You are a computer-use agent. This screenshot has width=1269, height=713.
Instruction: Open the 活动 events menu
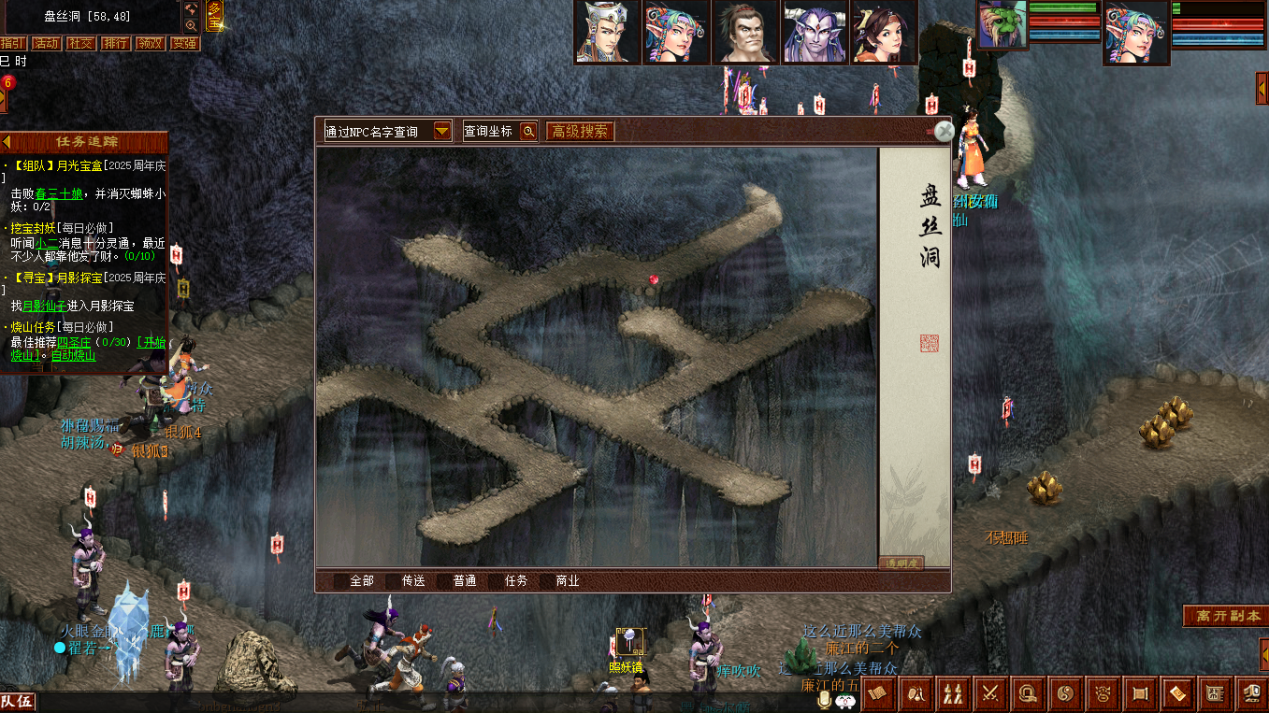(x=46, y=43)
